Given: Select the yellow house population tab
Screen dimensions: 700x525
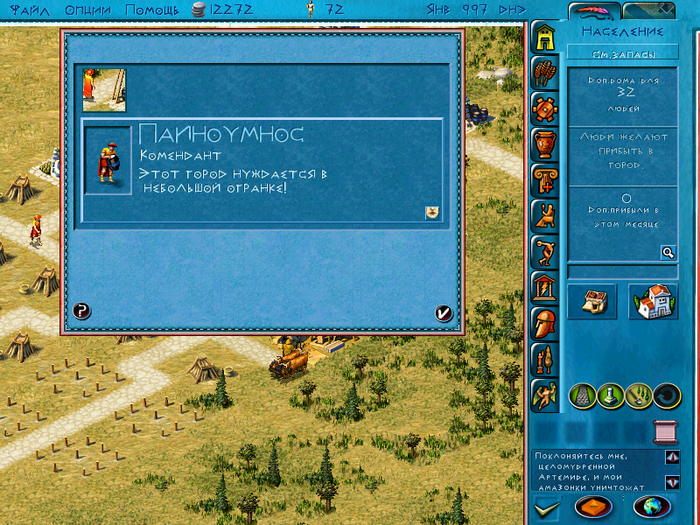Looking at the screenshot, I should [x=545, y=37].
